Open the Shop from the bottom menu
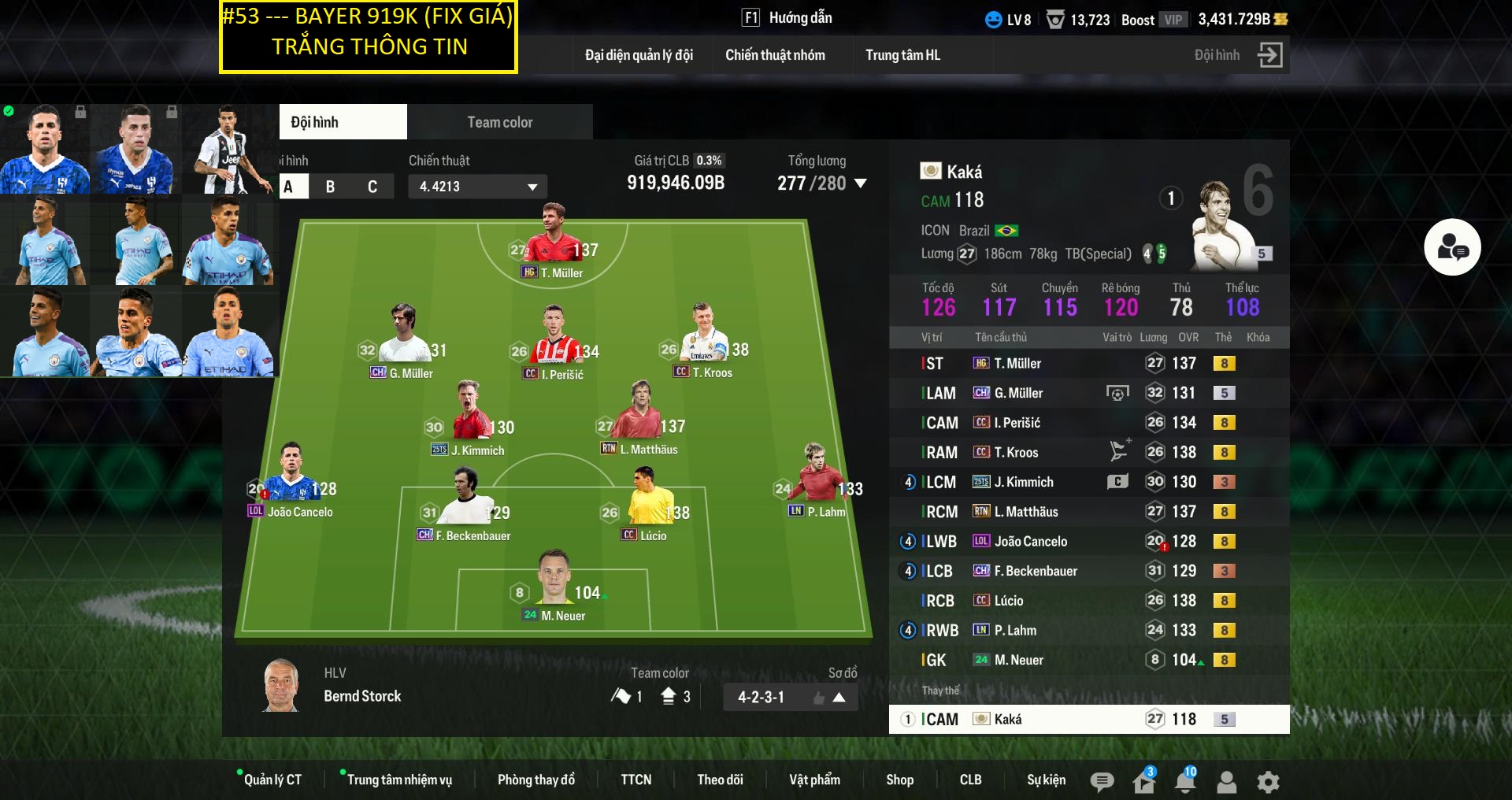 900,780
